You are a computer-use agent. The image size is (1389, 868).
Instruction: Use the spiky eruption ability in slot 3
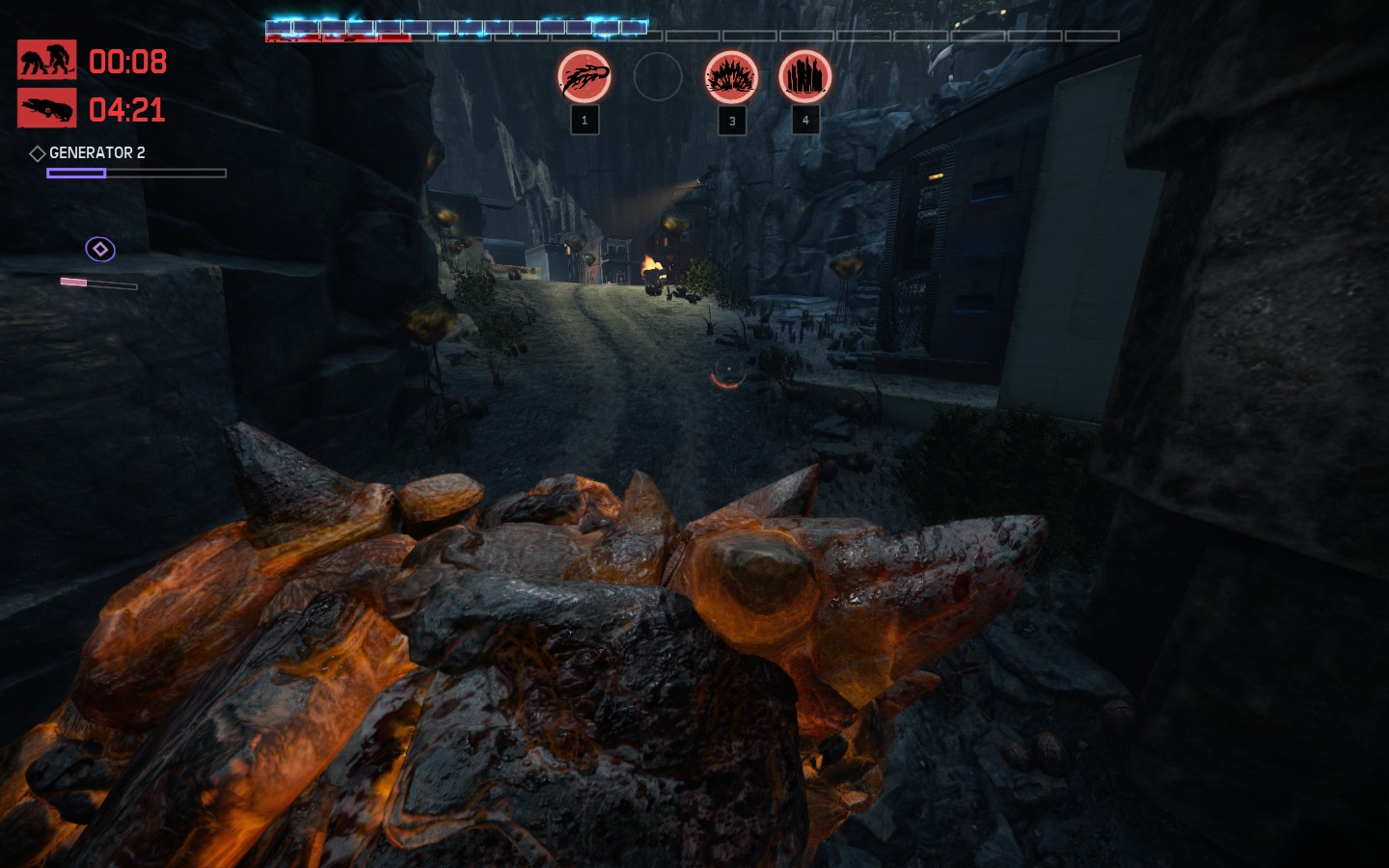tap(731, 77)
